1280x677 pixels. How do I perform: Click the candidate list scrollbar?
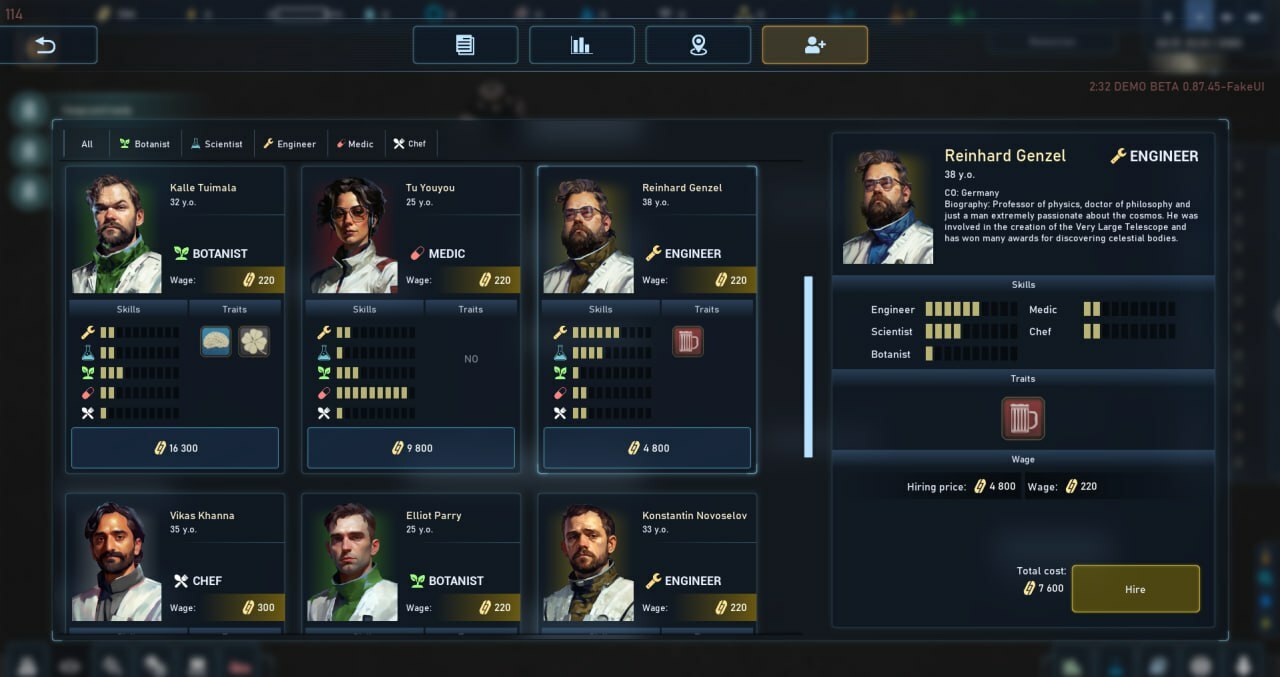(808, 366)
